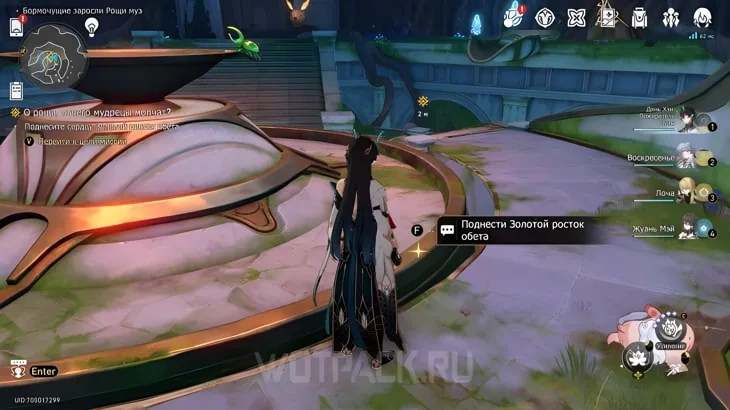The height and width of the screenshot is (410, 730).
Task: Open the four-petal flower menu icon
Action: click(x=576, y=18)
